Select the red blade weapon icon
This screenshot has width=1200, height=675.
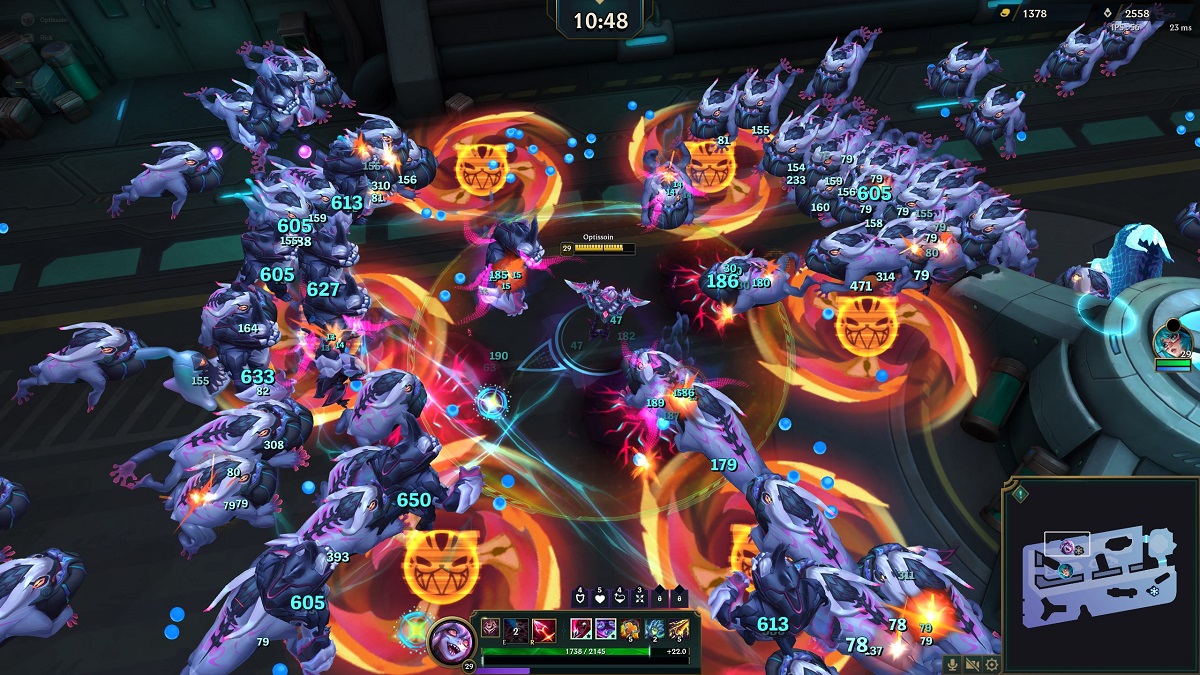[x=580, y=628]
